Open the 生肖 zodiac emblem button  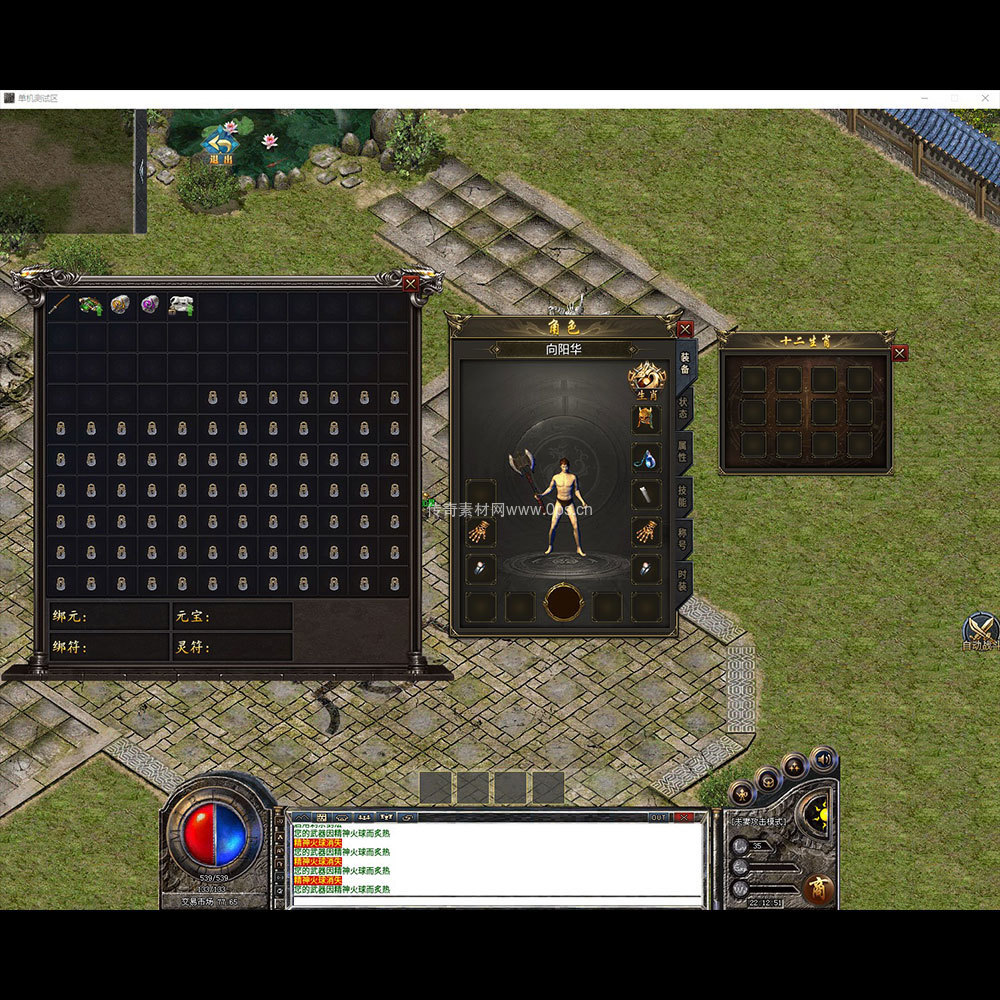(647, 380)
